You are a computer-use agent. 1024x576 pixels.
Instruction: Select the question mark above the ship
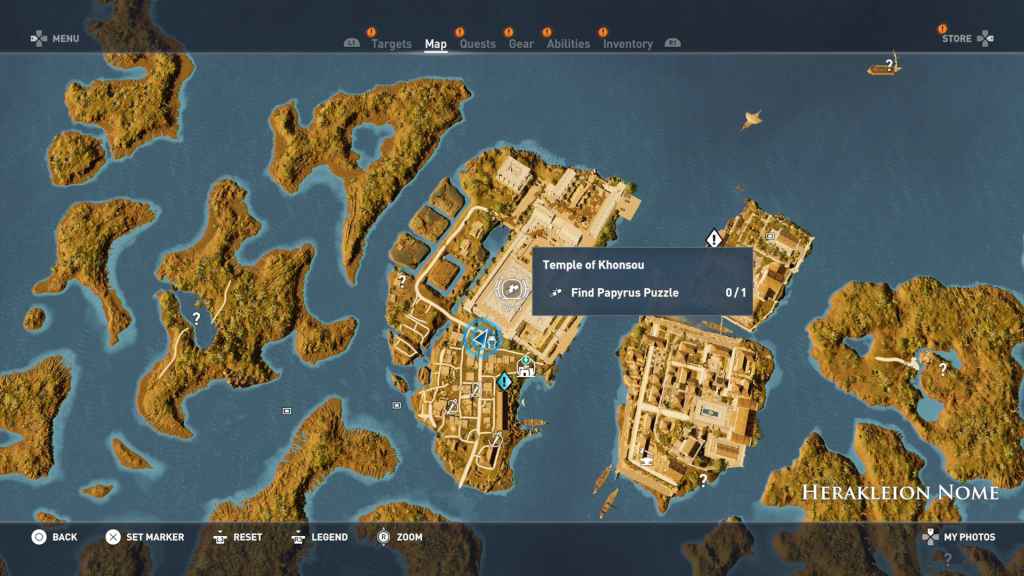[888, 65]
